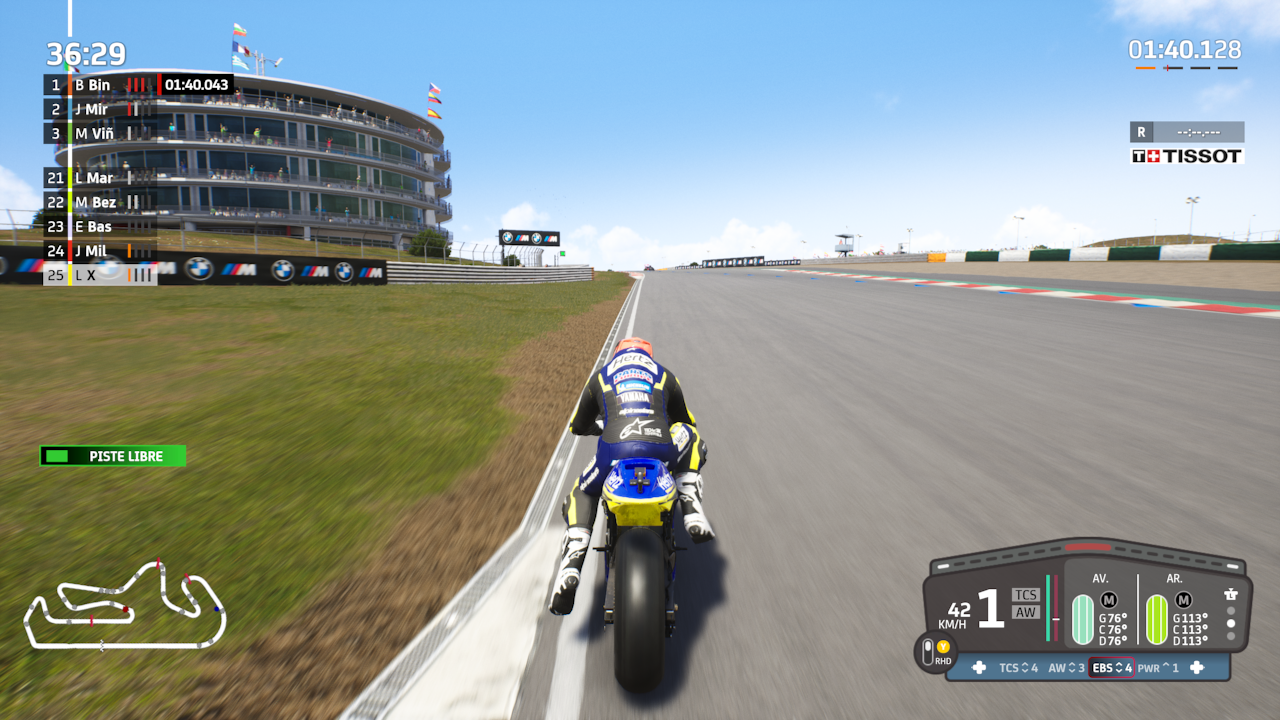Viewport: 1280px width, 720px height.
Task: Select J Mir in the timing tower
Action: [100, 109]
